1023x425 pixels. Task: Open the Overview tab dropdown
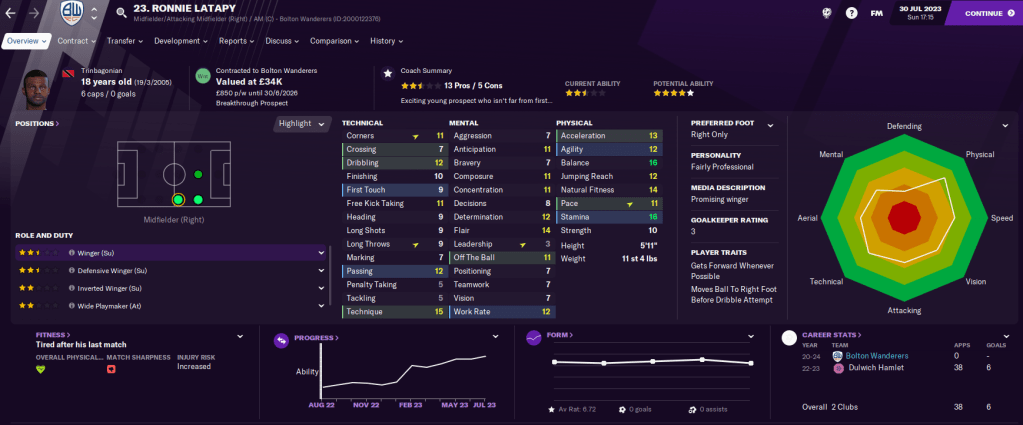click(27, 41)
